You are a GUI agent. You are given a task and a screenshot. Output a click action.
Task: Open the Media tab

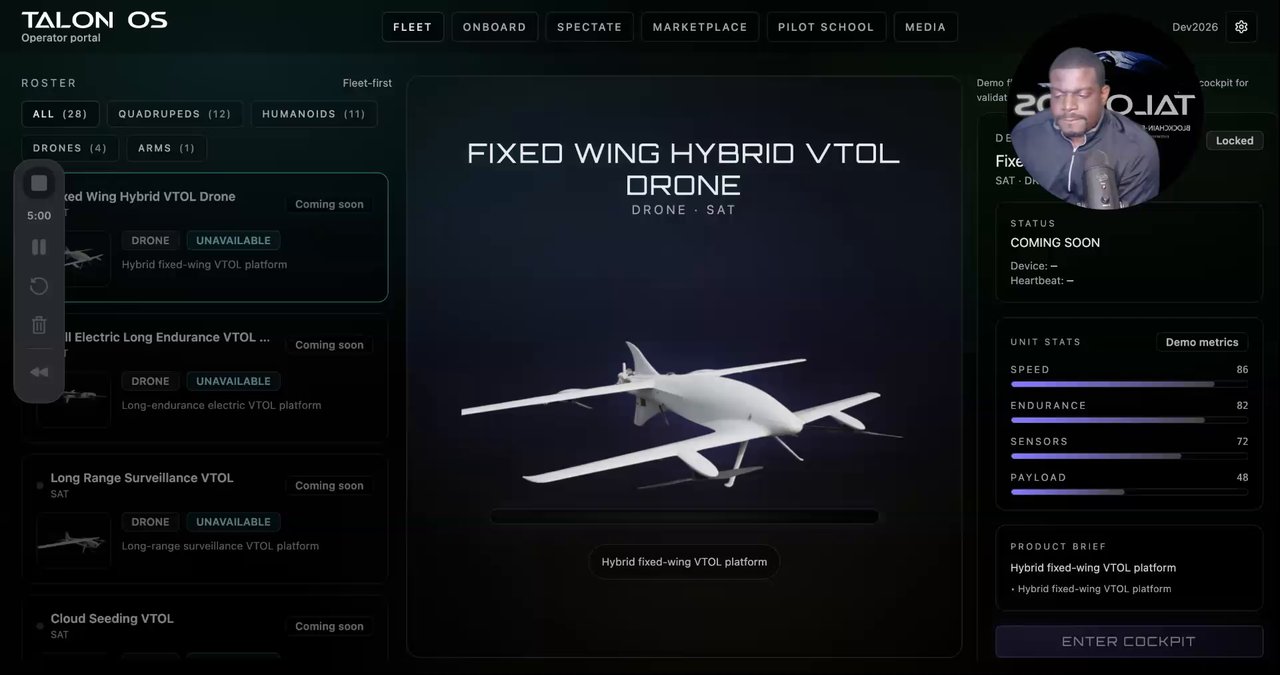click(925, 27)
